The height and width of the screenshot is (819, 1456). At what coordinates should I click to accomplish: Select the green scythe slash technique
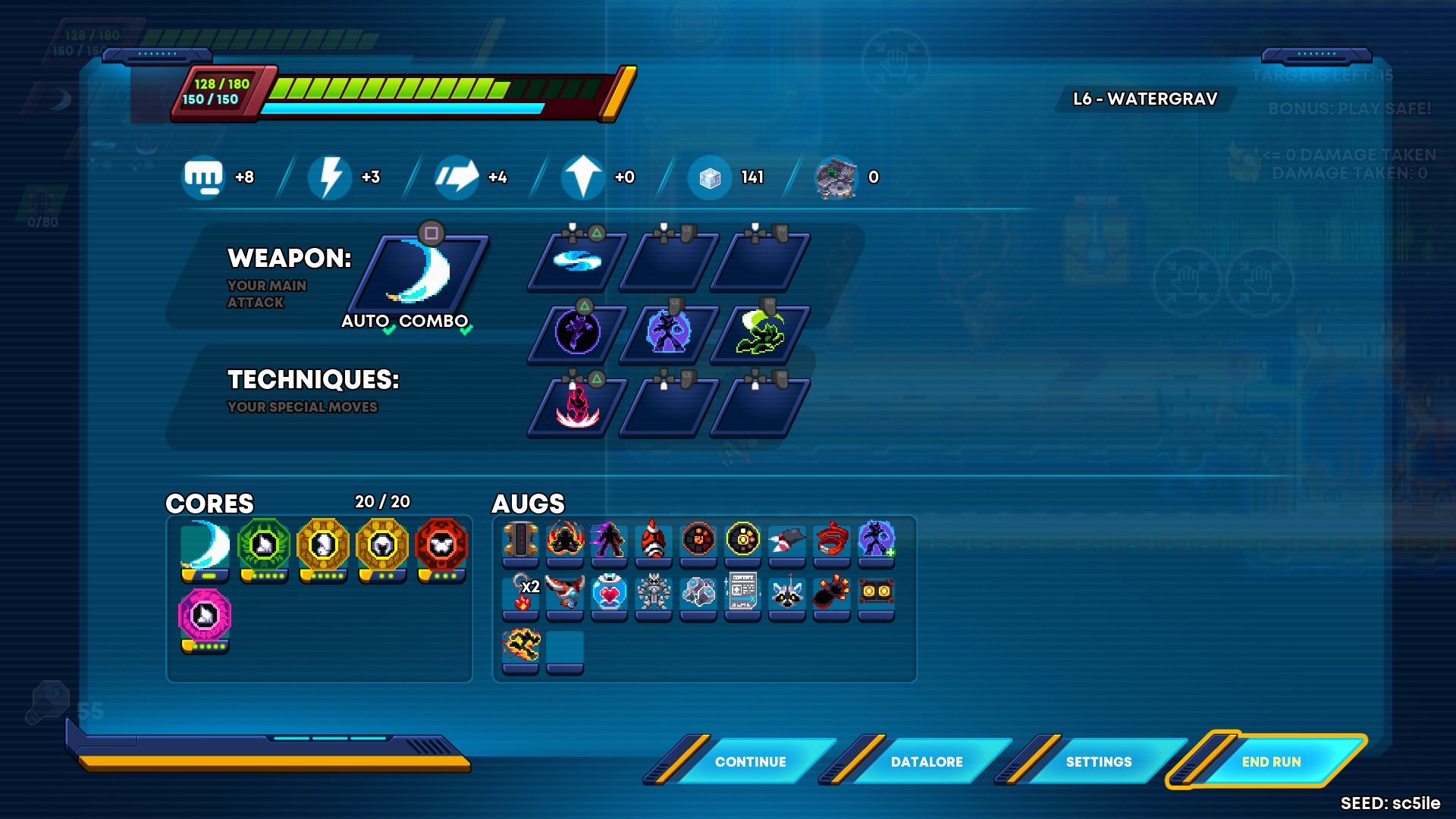pos(760,332)
